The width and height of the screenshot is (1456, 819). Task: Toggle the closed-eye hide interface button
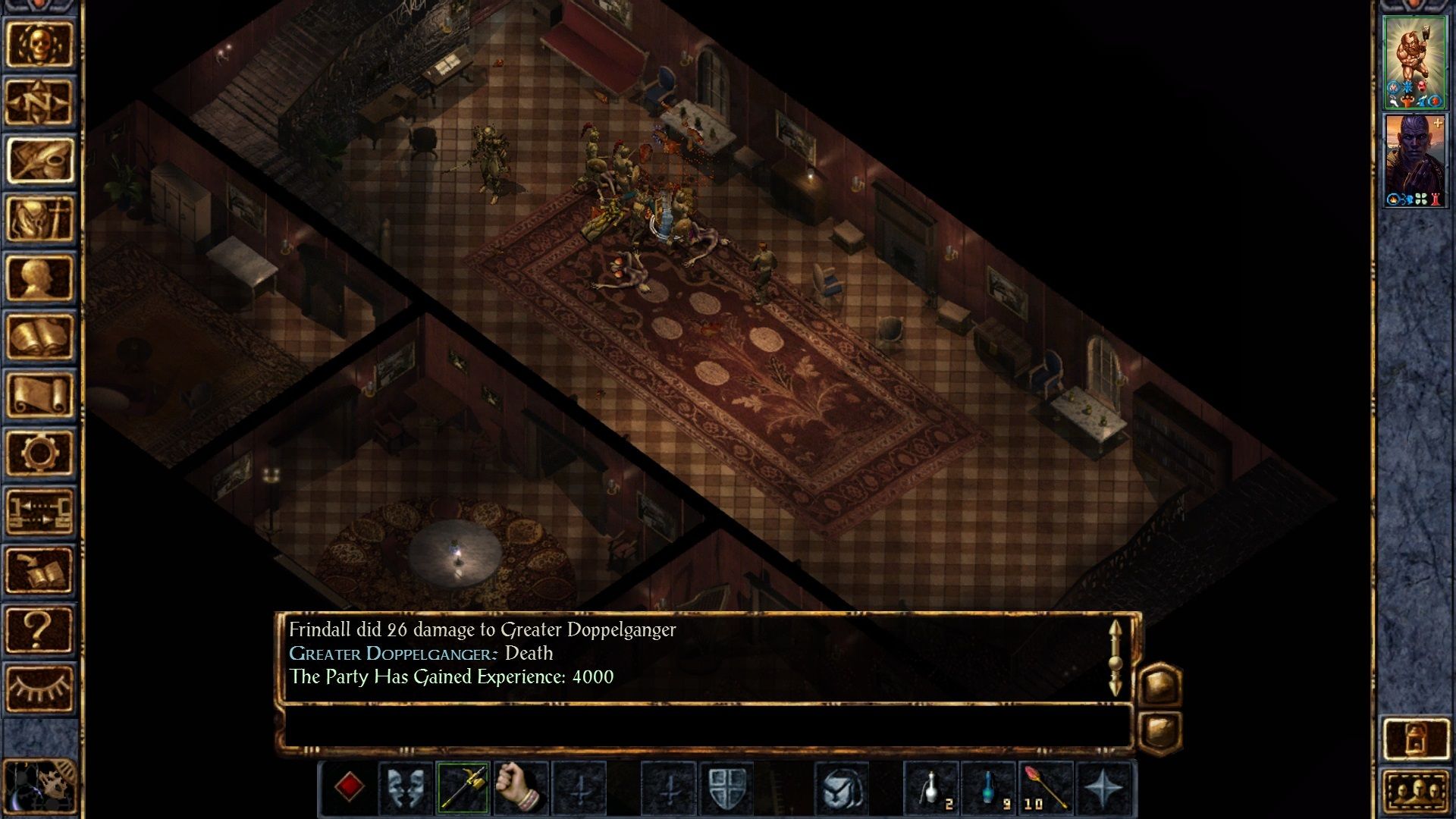39,689
